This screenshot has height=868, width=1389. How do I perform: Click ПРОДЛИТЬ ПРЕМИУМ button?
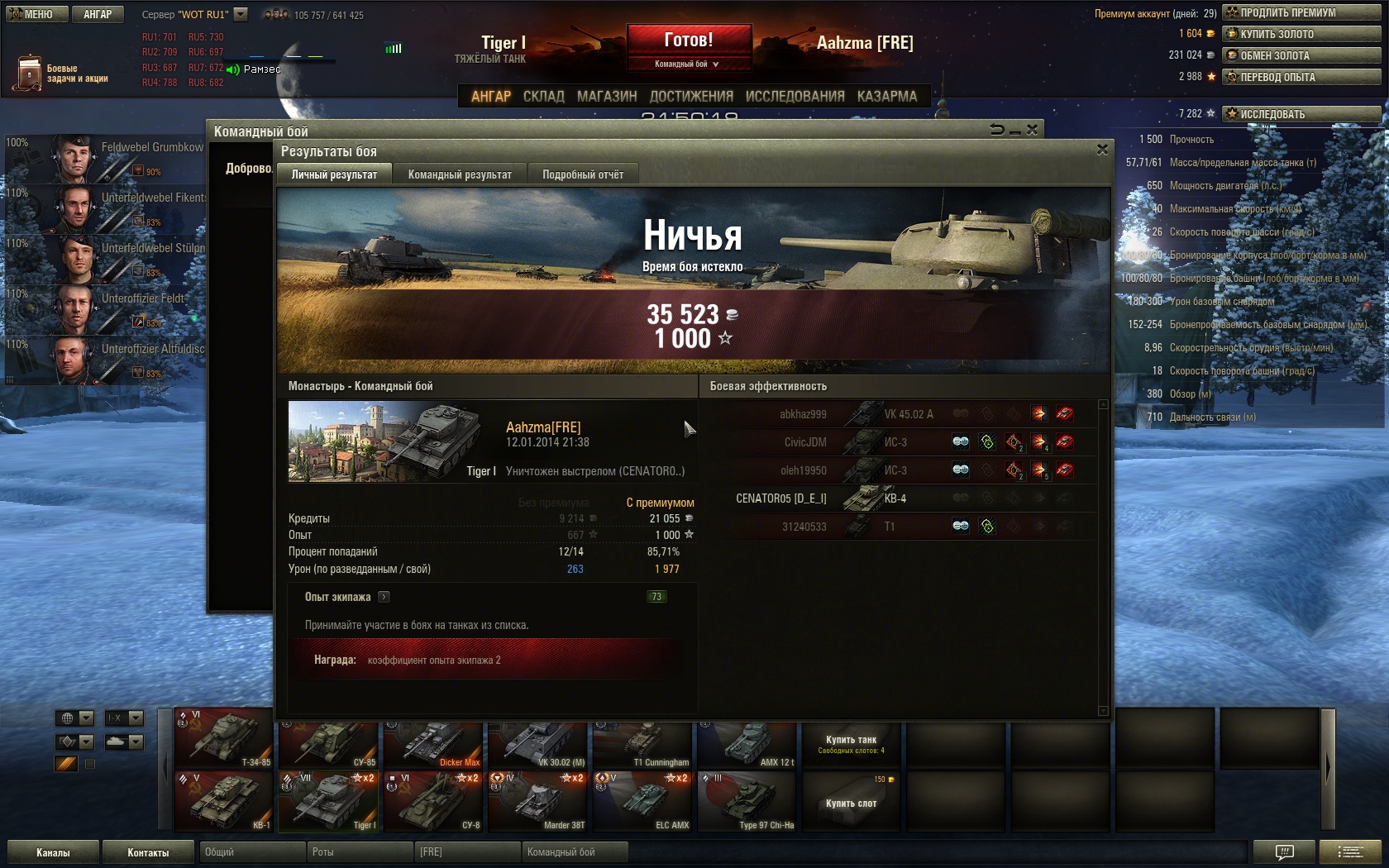tap(1301, 12)
